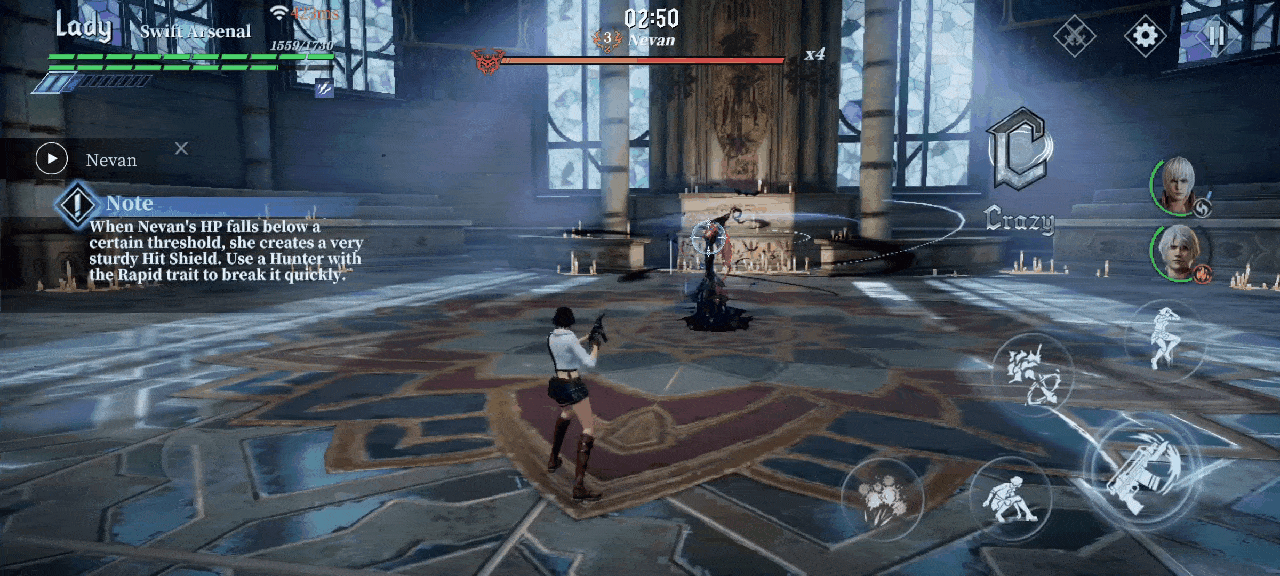The height and width of the screenshot is (576, 1280).
Task: Activate the crossbow shot skill button
Action: pyautogui.click(x=1033, y=374)
